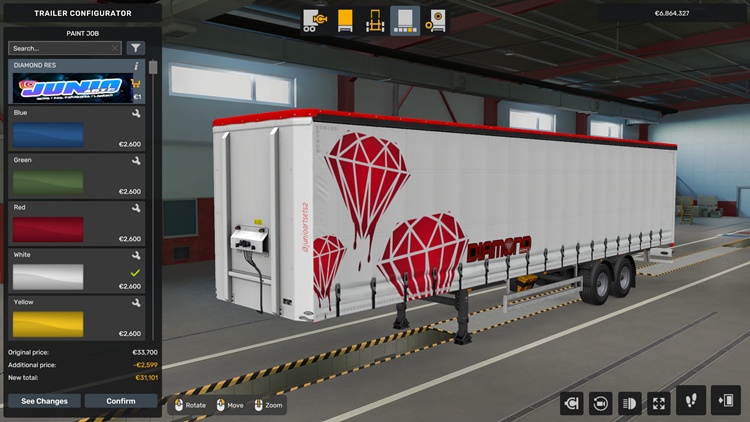This screenshot has width=750, height=422.
Task: Pick the Green paint job
Action: point(48,183)
